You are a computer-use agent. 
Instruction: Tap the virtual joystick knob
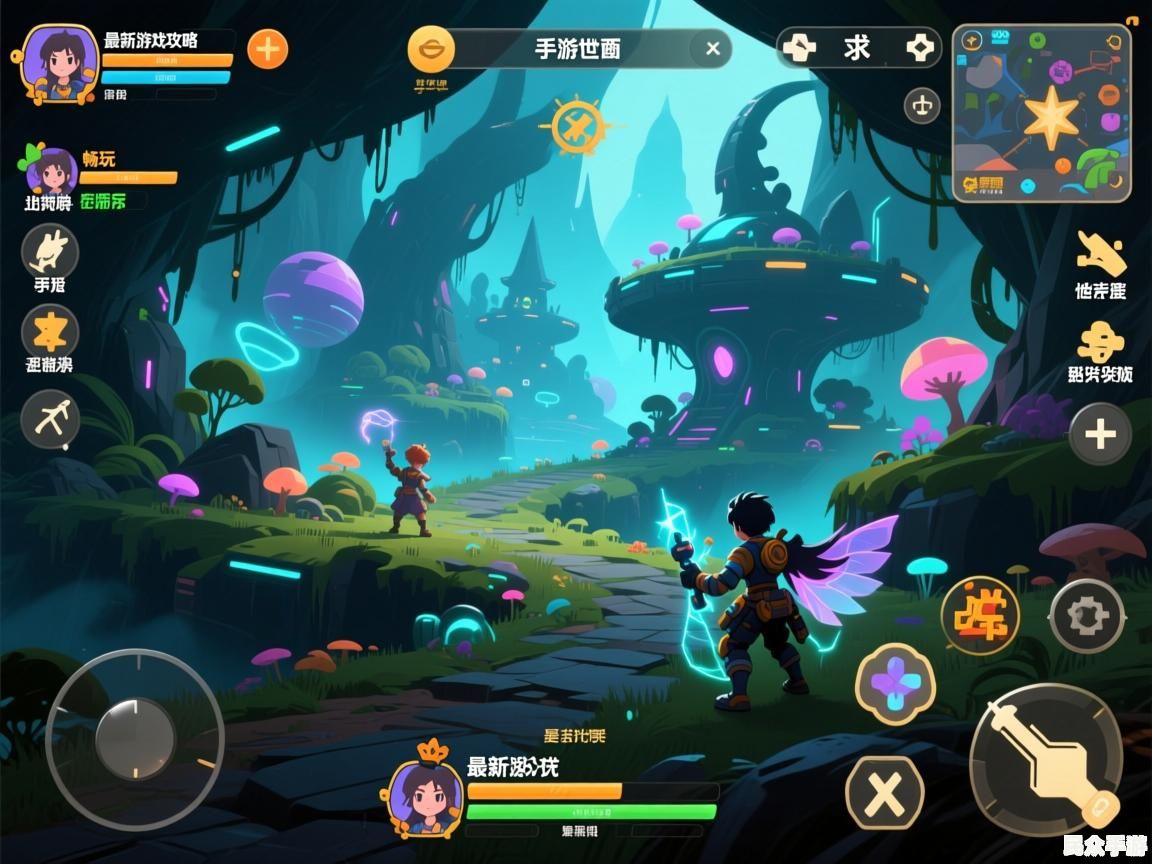coord(135,740)
